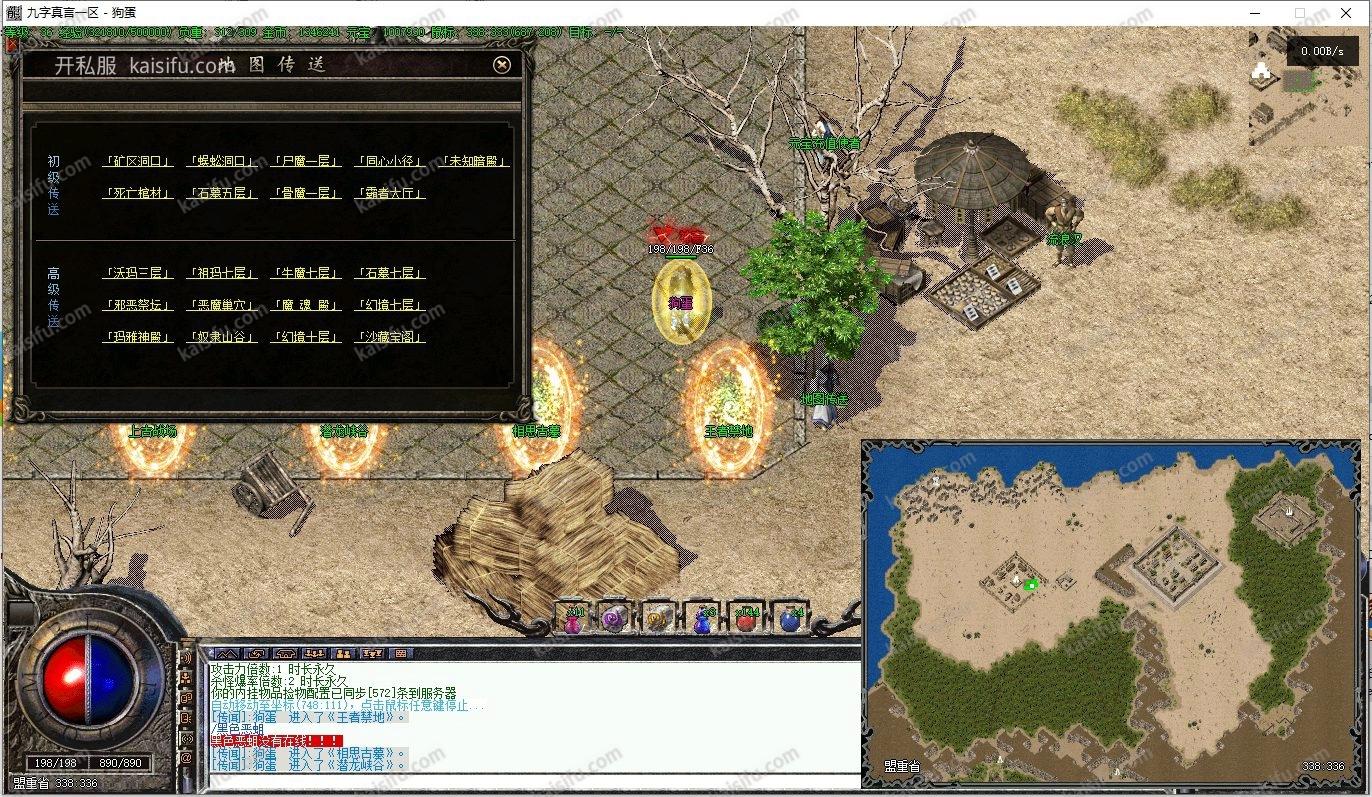Choose the 蜈蚣洞口 teleport link
1372x797 pixels.
click(222, 161)
